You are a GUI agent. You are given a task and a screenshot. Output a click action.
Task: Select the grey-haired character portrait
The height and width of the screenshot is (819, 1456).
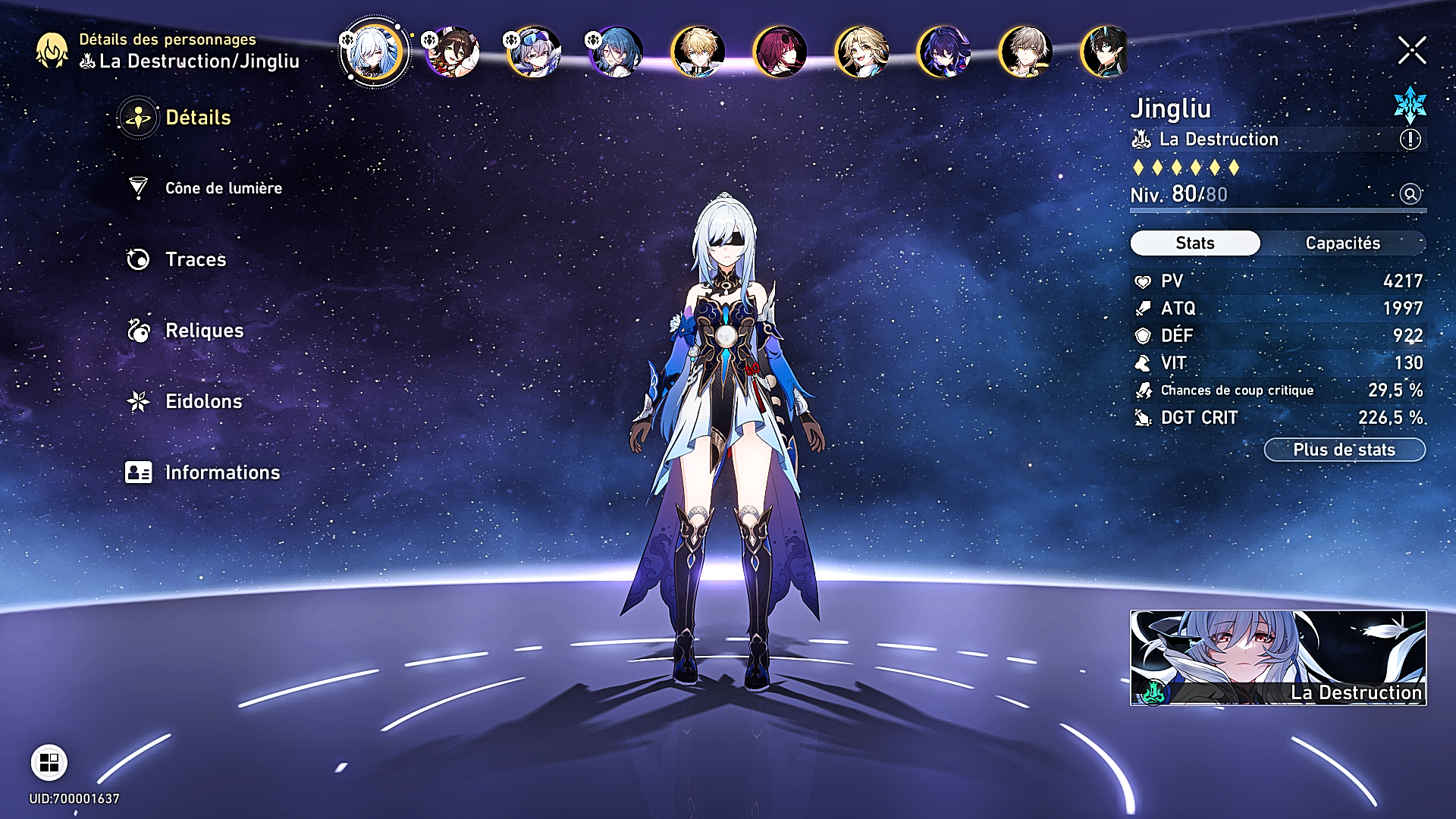coord(1025,52)
